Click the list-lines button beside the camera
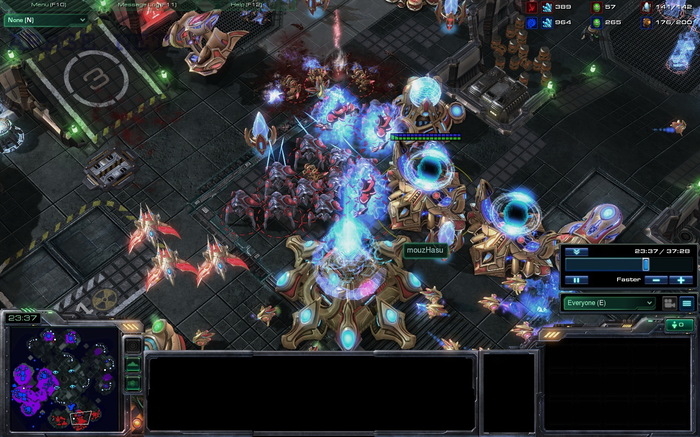The image size is (700, 437). pyautogui.click(x=687, y=302)
